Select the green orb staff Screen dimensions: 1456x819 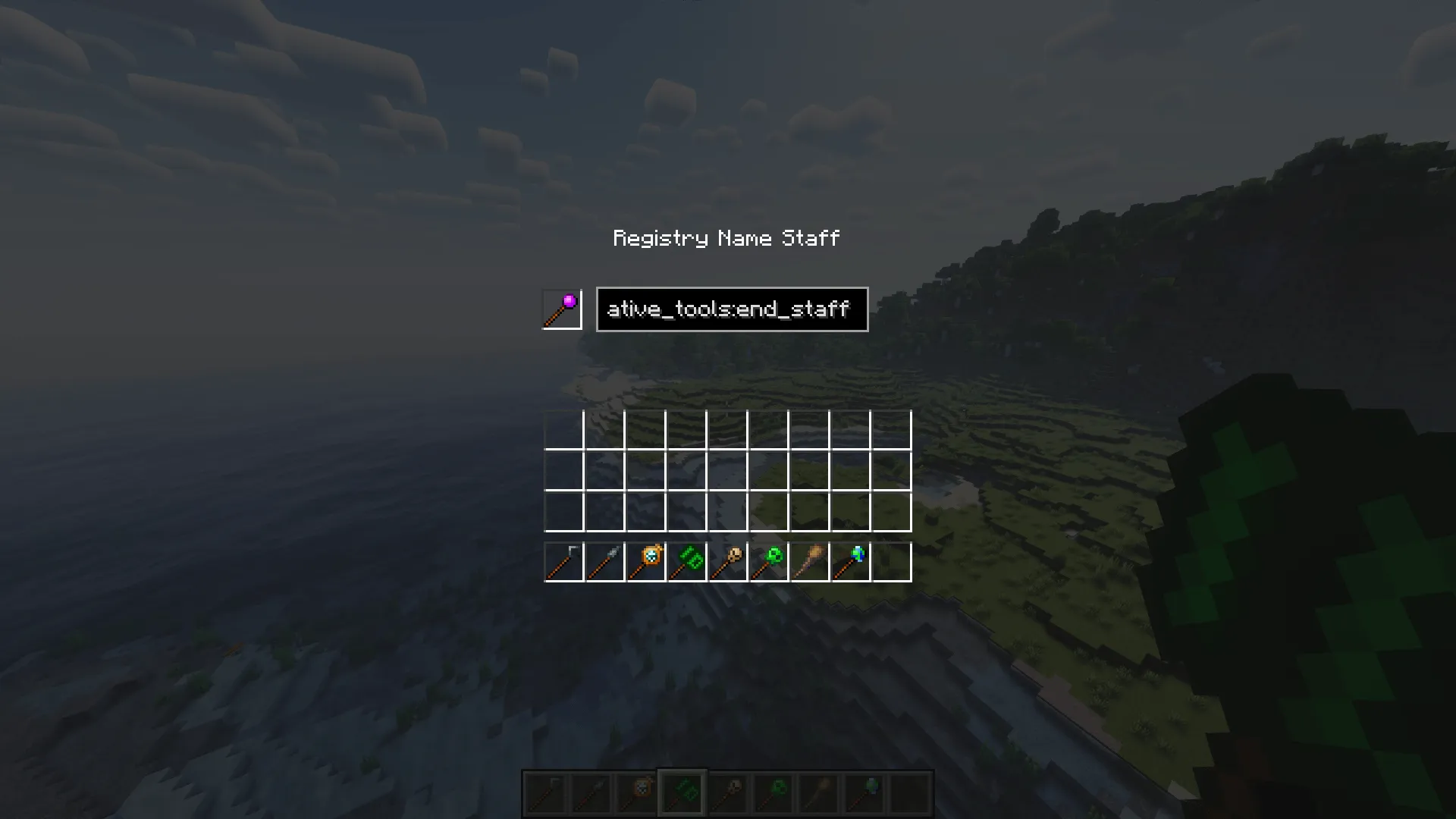pos(769,560)
